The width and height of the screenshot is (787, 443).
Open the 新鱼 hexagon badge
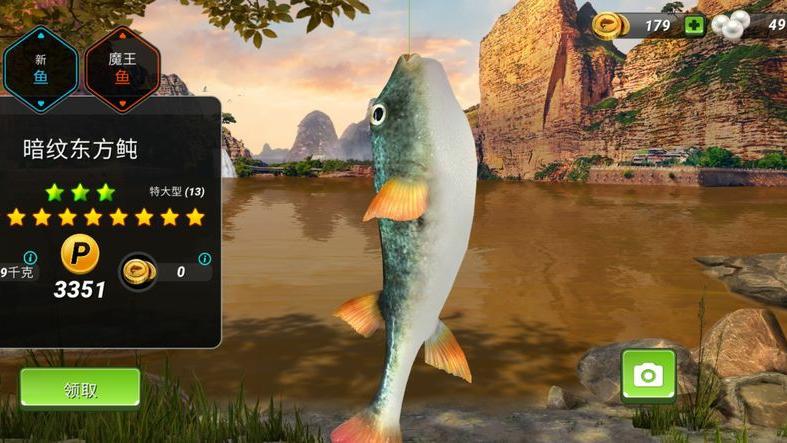40,66
